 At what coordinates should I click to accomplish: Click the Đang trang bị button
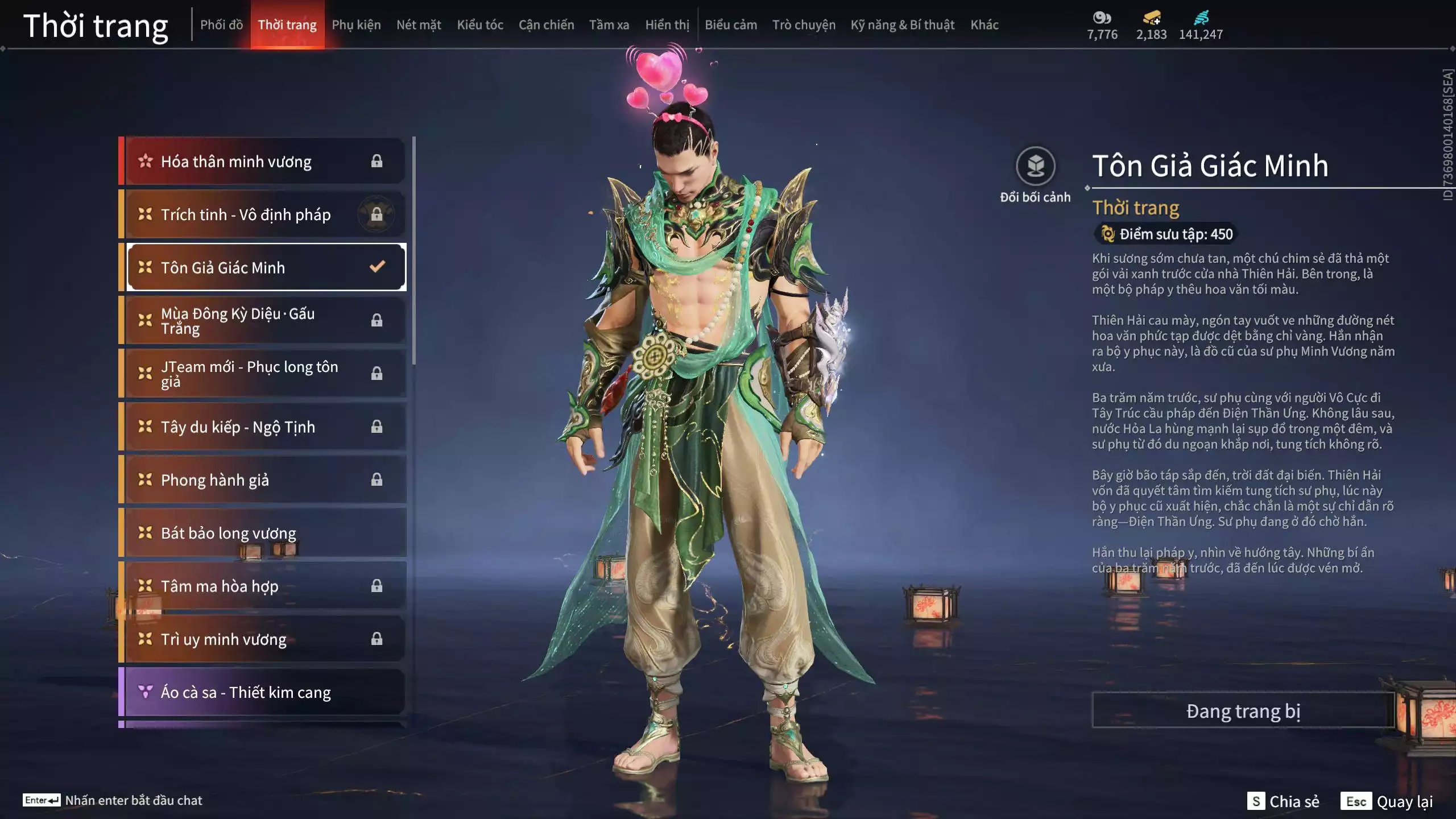1243,710
